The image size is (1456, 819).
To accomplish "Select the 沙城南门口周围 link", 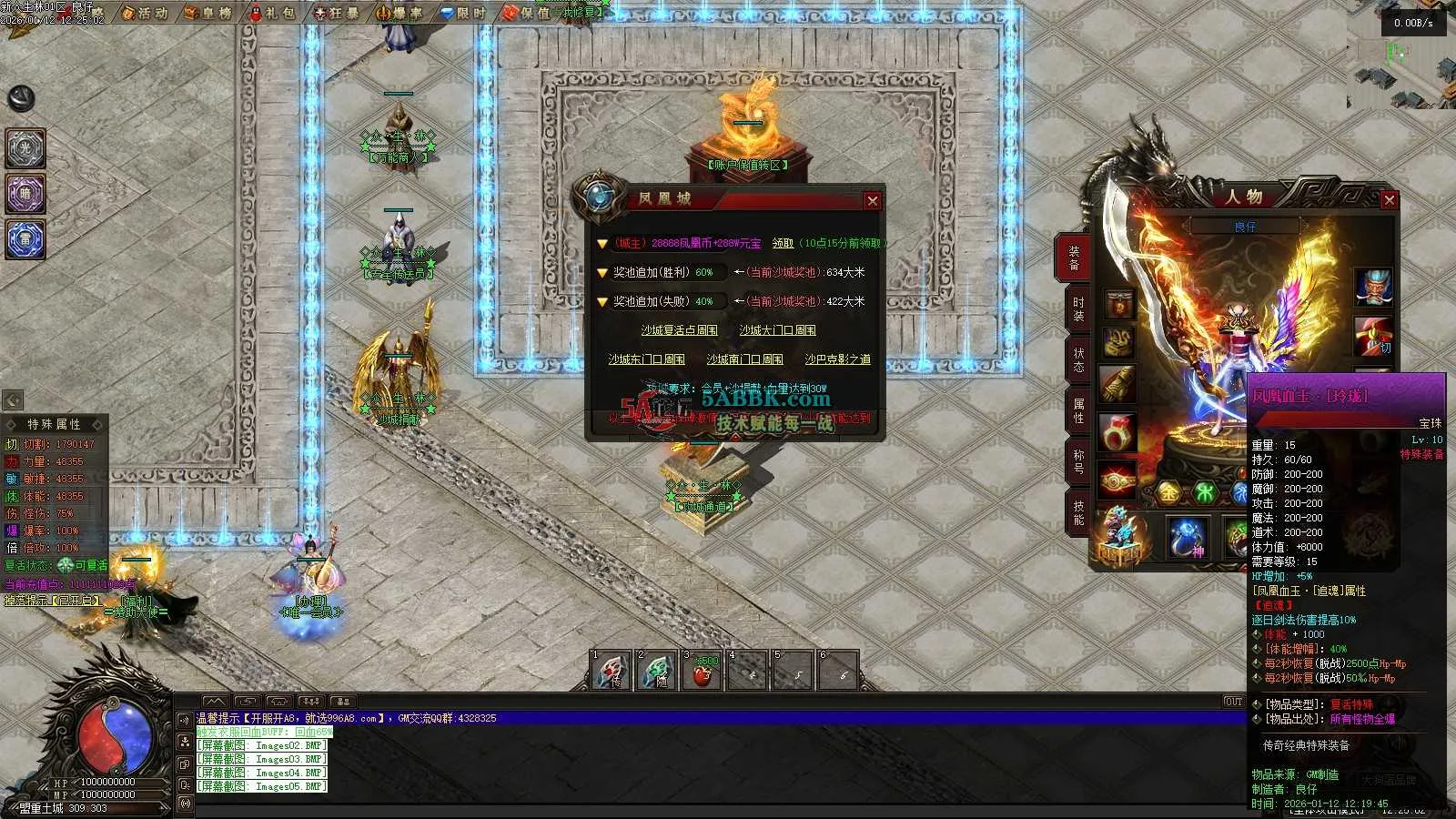I will click(x=744, y=359).
